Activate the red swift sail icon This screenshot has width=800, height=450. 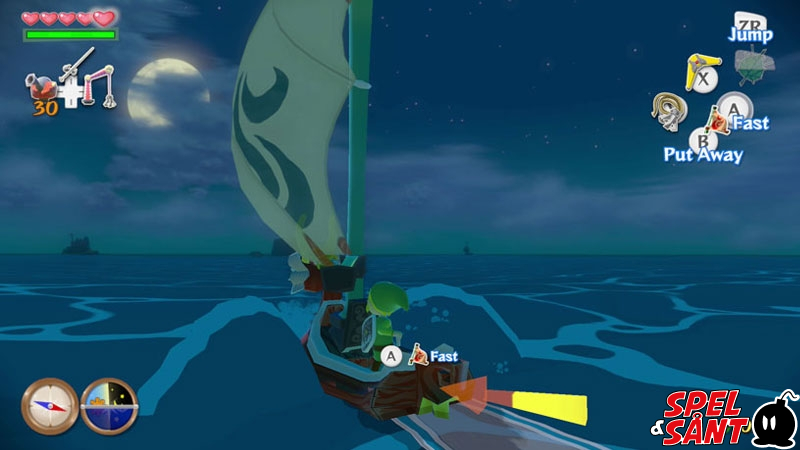(717, 123)
